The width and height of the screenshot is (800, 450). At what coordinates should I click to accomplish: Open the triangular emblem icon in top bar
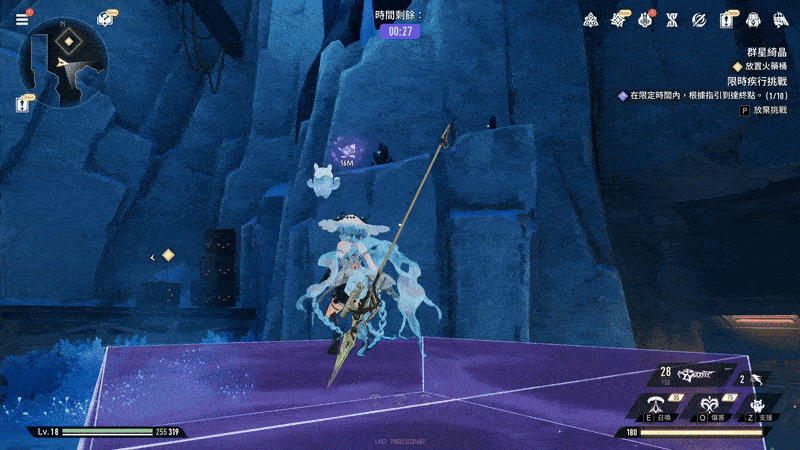(x=591, y=20)
